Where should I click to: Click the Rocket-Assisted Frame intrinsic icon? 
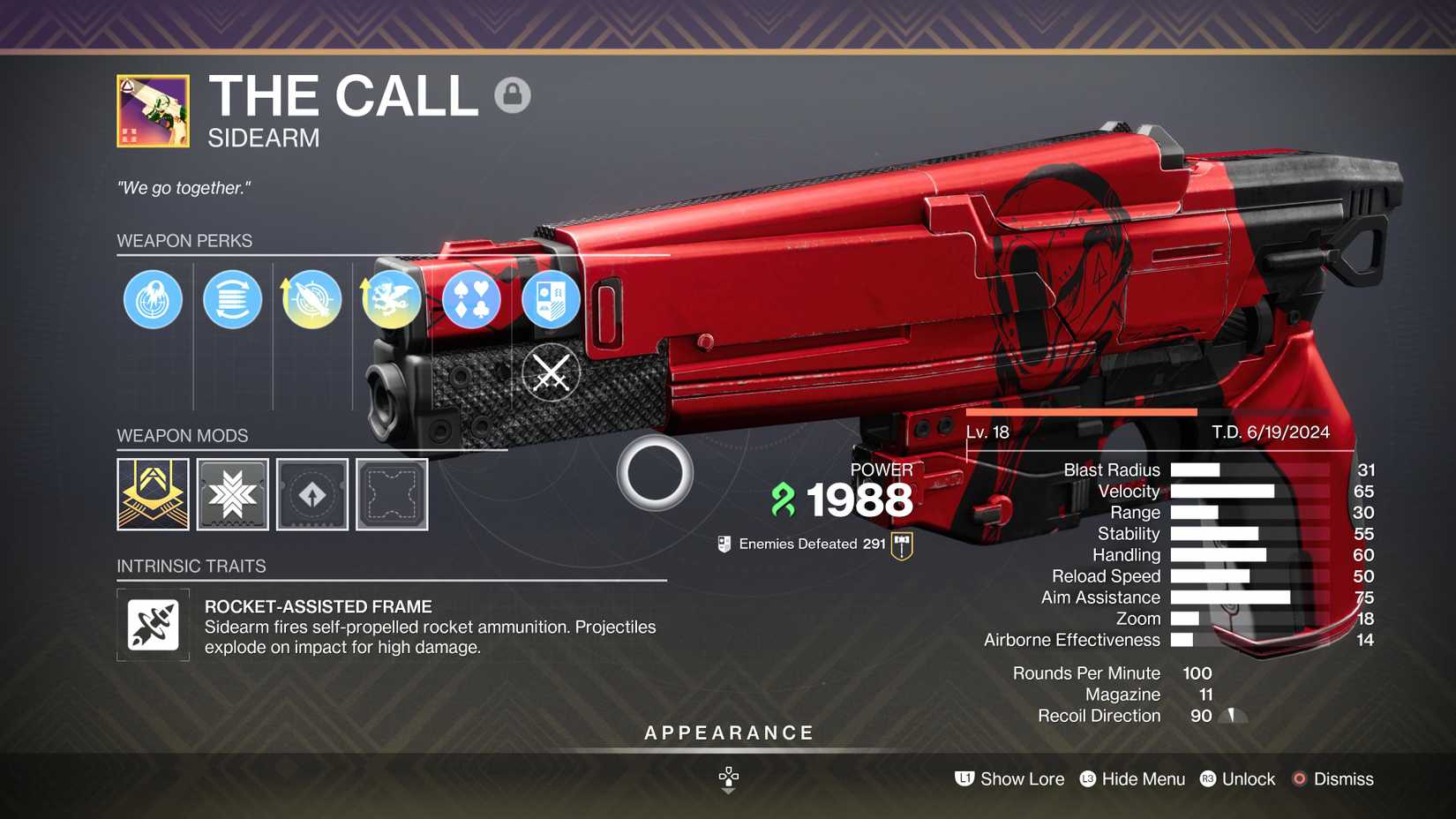click(x=152, y=625)
